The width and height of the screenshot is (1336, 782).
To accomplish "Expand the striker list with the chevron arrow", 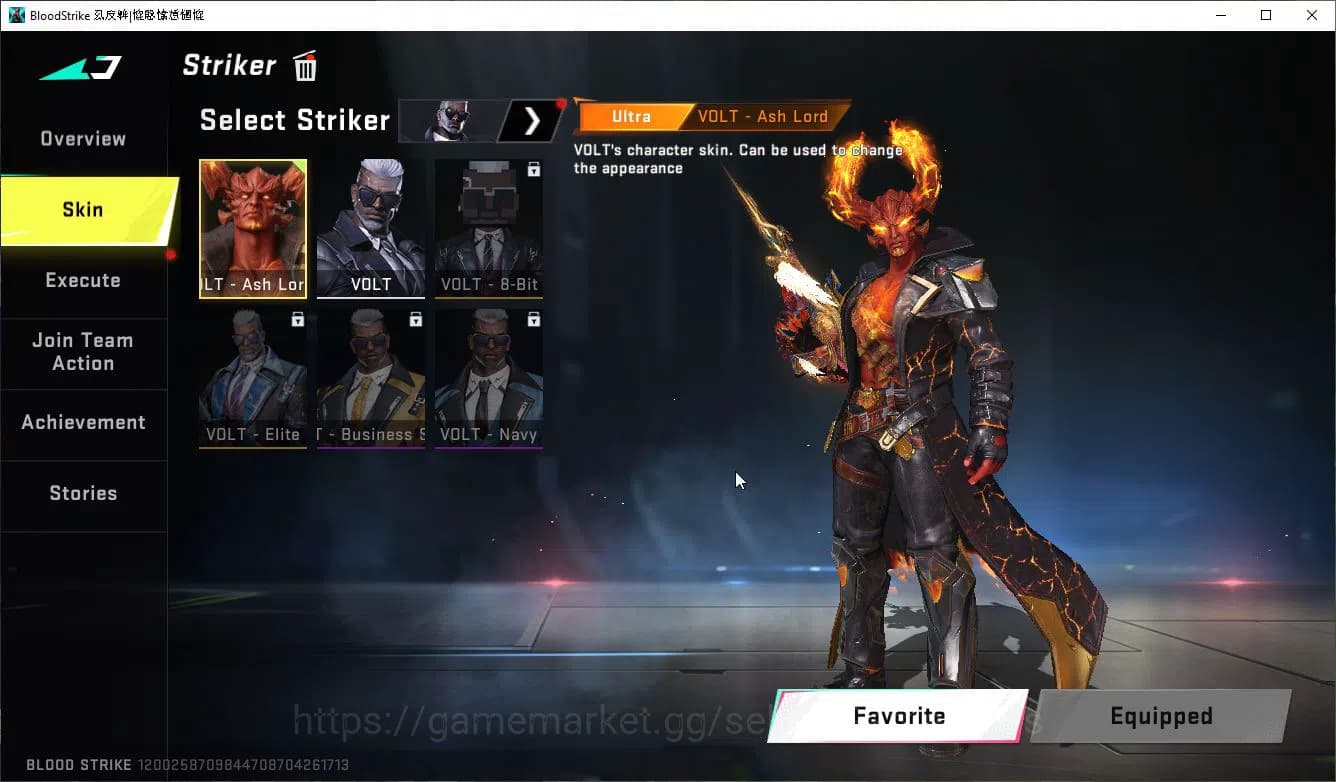I will tap(531, 120).
